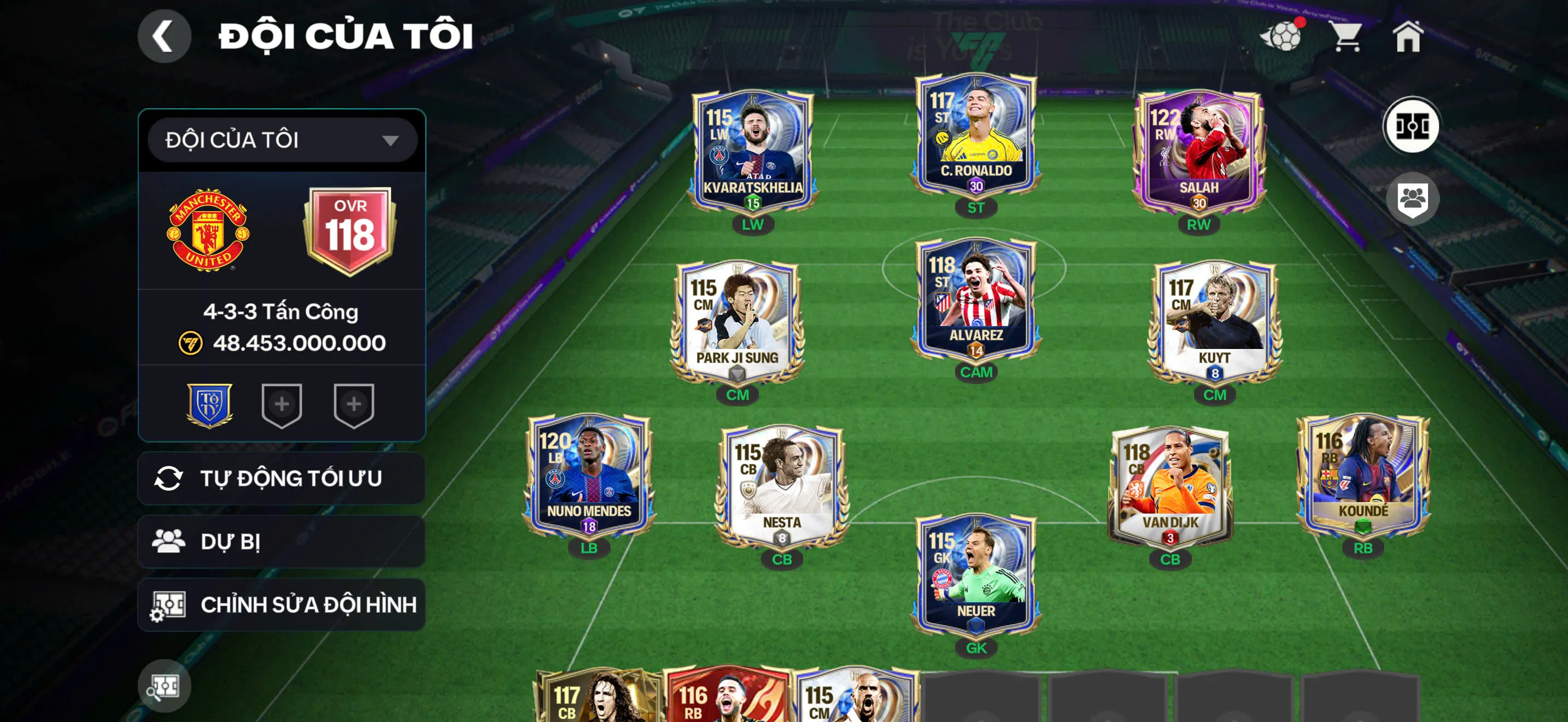Select the Van Dijk centre back card
This screenshot has width=1568, height=722.
tap(1169, 487)
